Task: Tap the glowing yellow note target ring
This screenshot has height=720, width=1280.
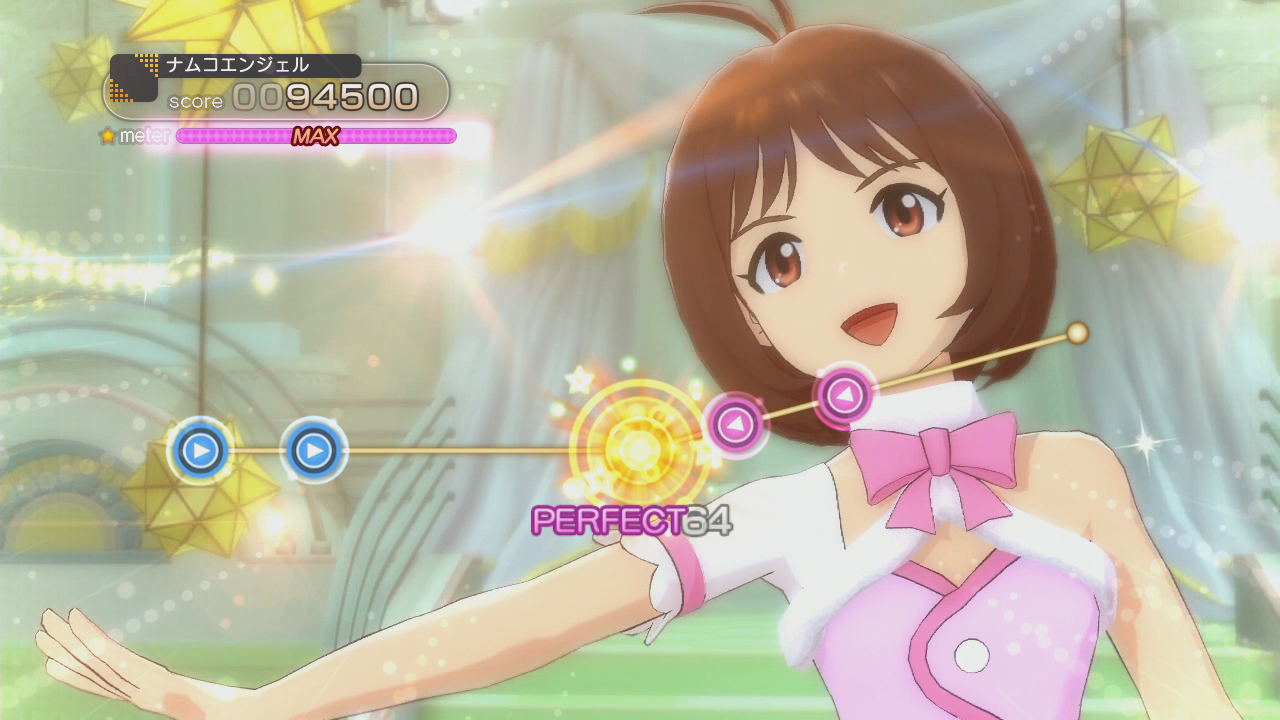Action: coord(636,446)
